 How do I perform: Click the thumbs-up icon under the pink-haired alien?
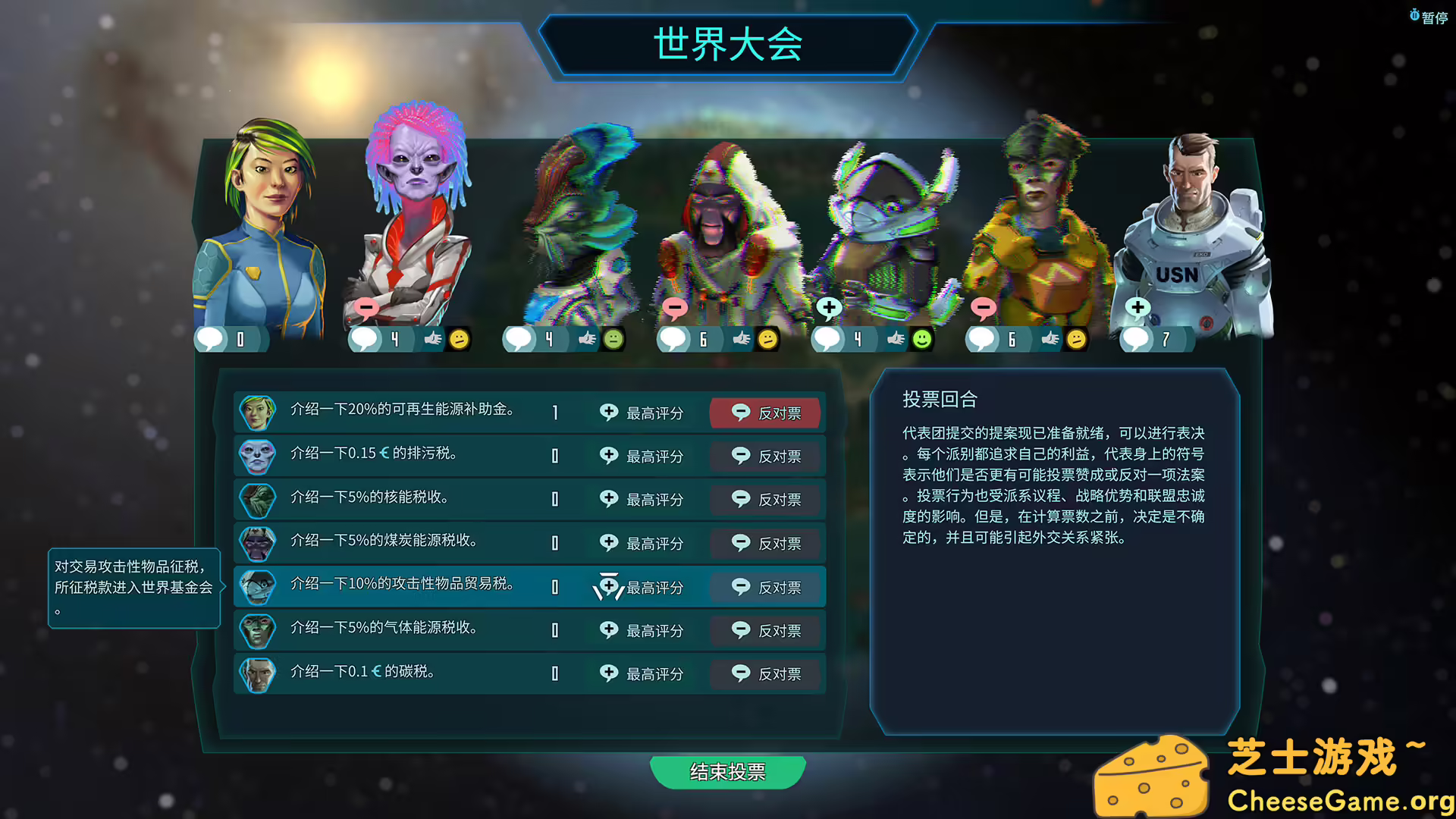click(432, 339)
